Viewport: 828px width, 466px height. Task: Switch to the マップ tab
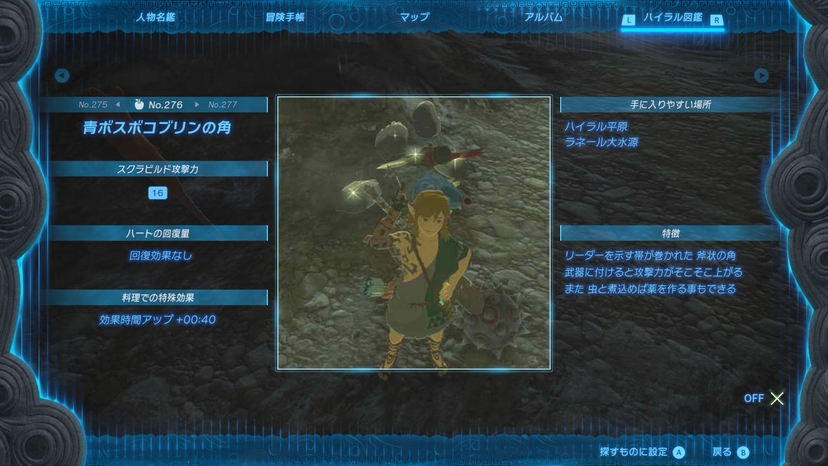click(x=414, y=17)
